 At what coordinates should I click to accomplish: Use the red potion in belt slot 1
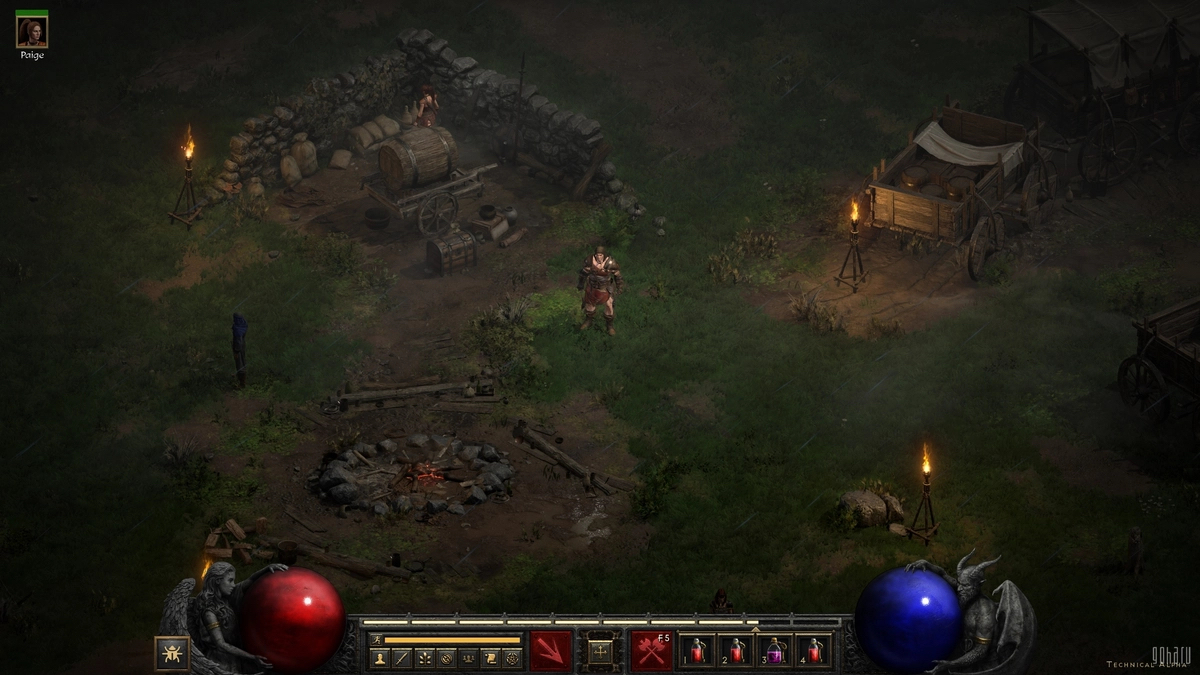(x=697, y=651)
